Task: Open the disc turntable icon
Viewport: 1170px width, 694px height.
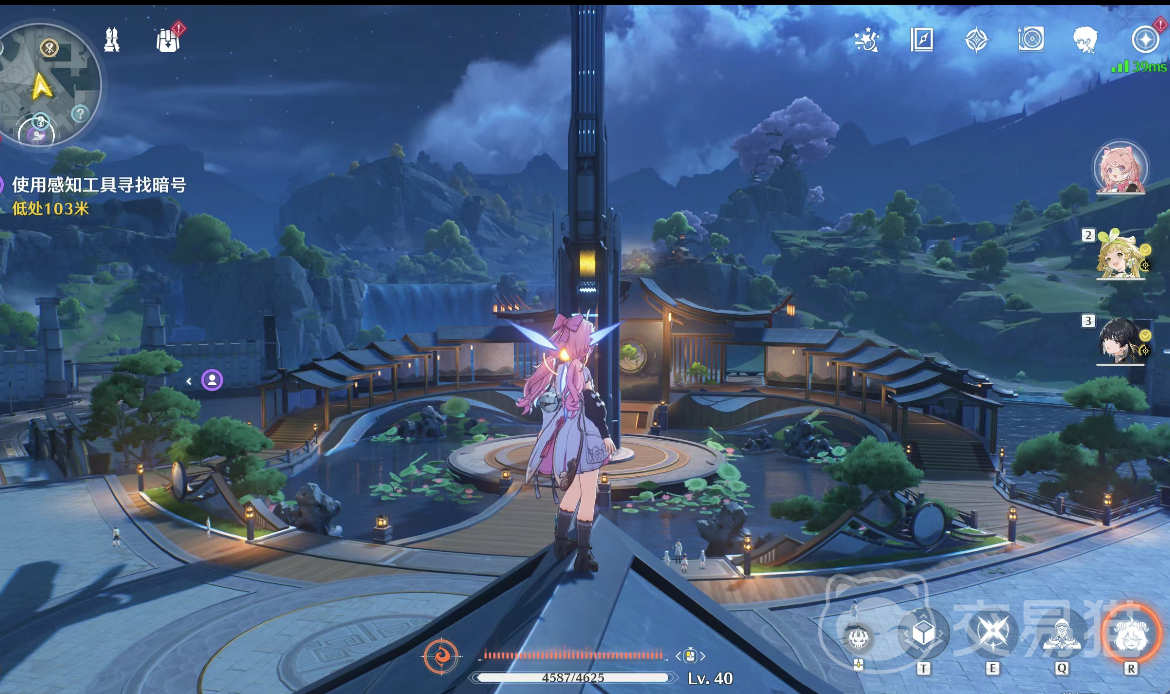Action: pos(1031,39)
